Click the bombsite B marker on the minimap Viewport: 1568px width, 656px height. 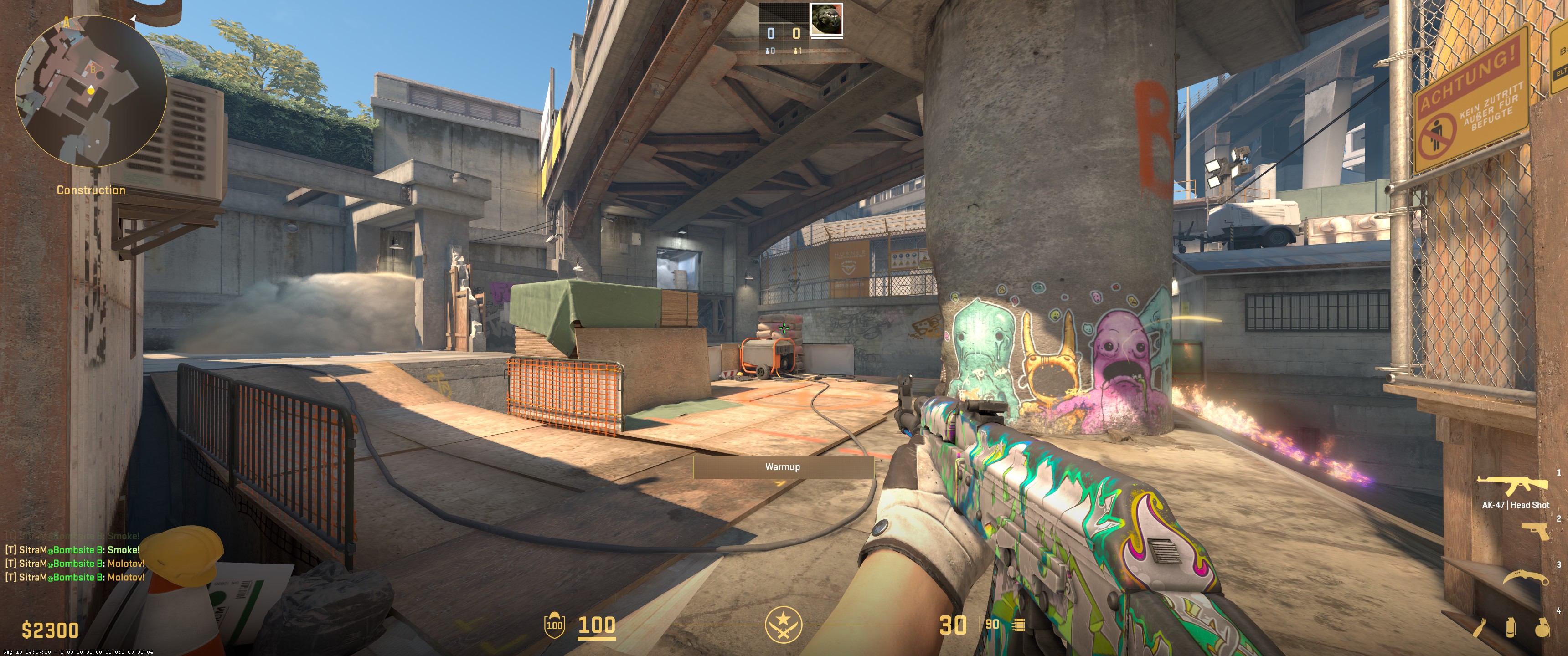click(x=93, y=69)
